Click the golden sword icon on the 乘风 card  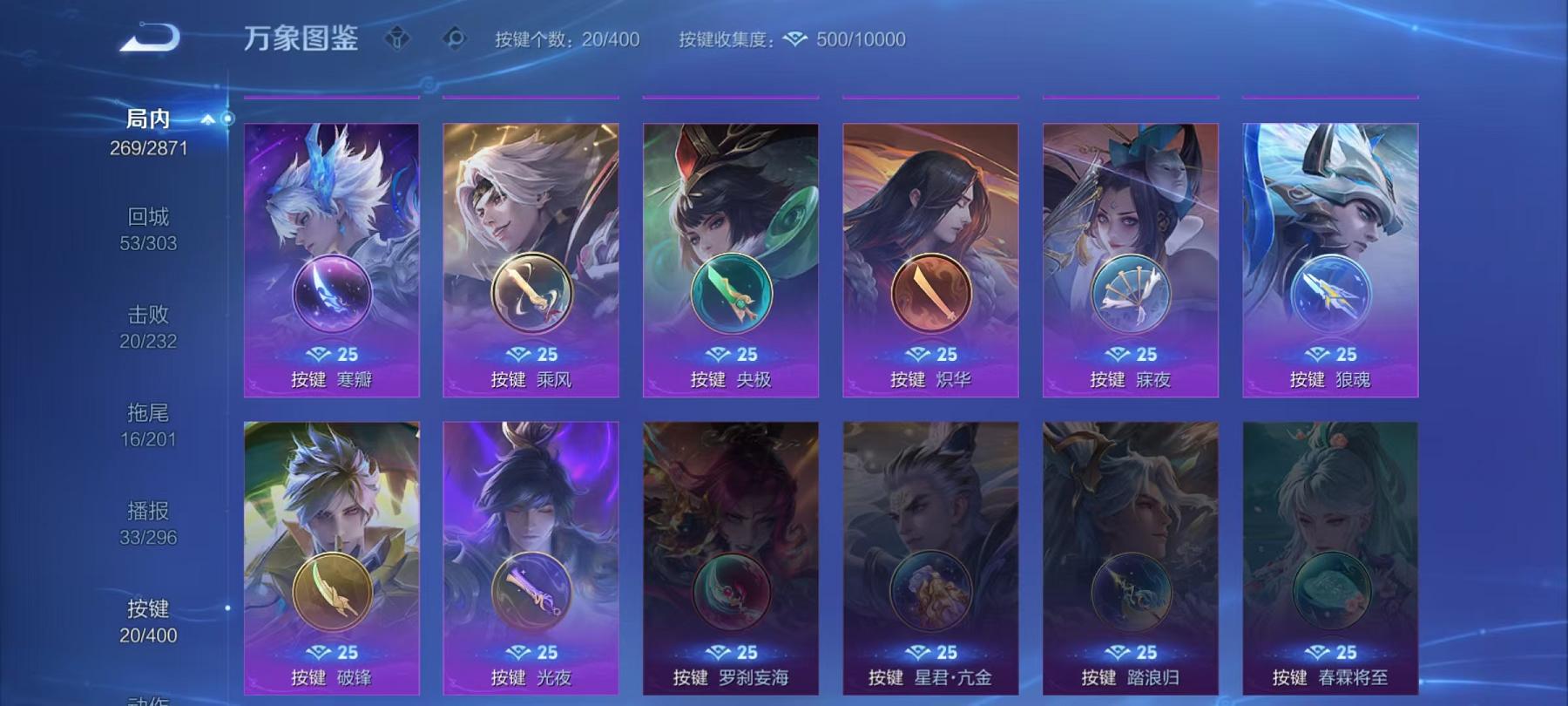(530, 294)
